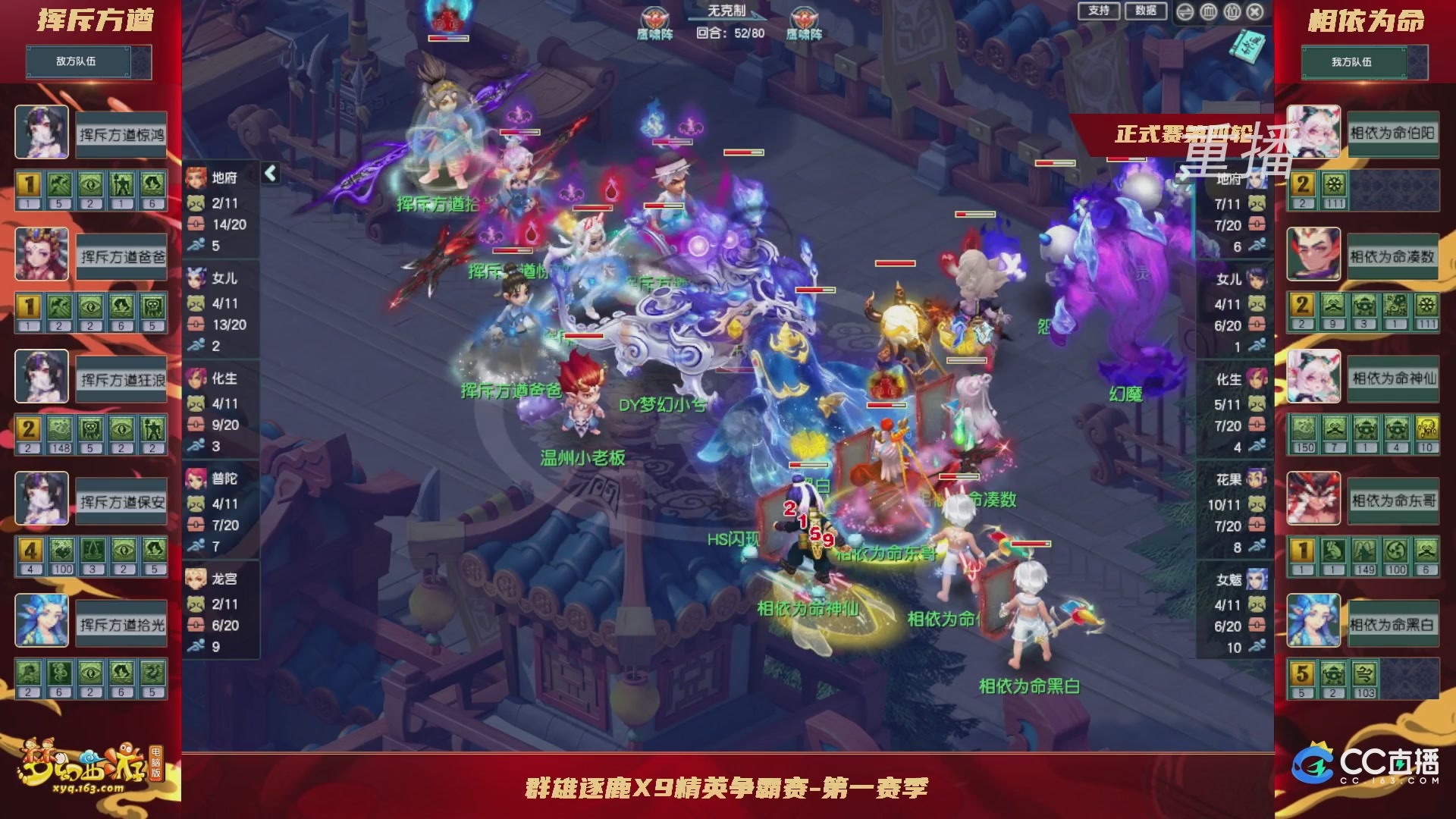Click the 位 circular icon in the top toolbar

1232,12
